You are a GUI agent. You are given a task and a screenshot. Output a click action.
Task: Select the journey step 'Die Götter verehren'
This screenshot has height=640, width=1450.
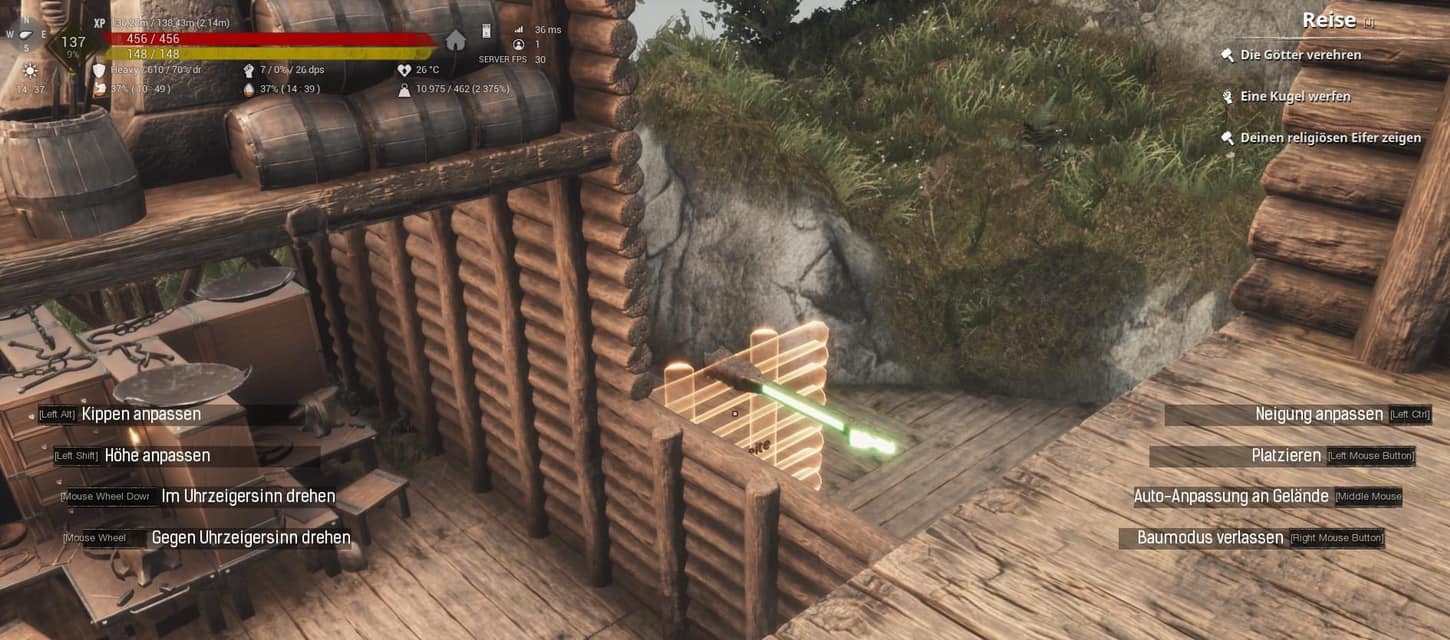pos(1300,55)
